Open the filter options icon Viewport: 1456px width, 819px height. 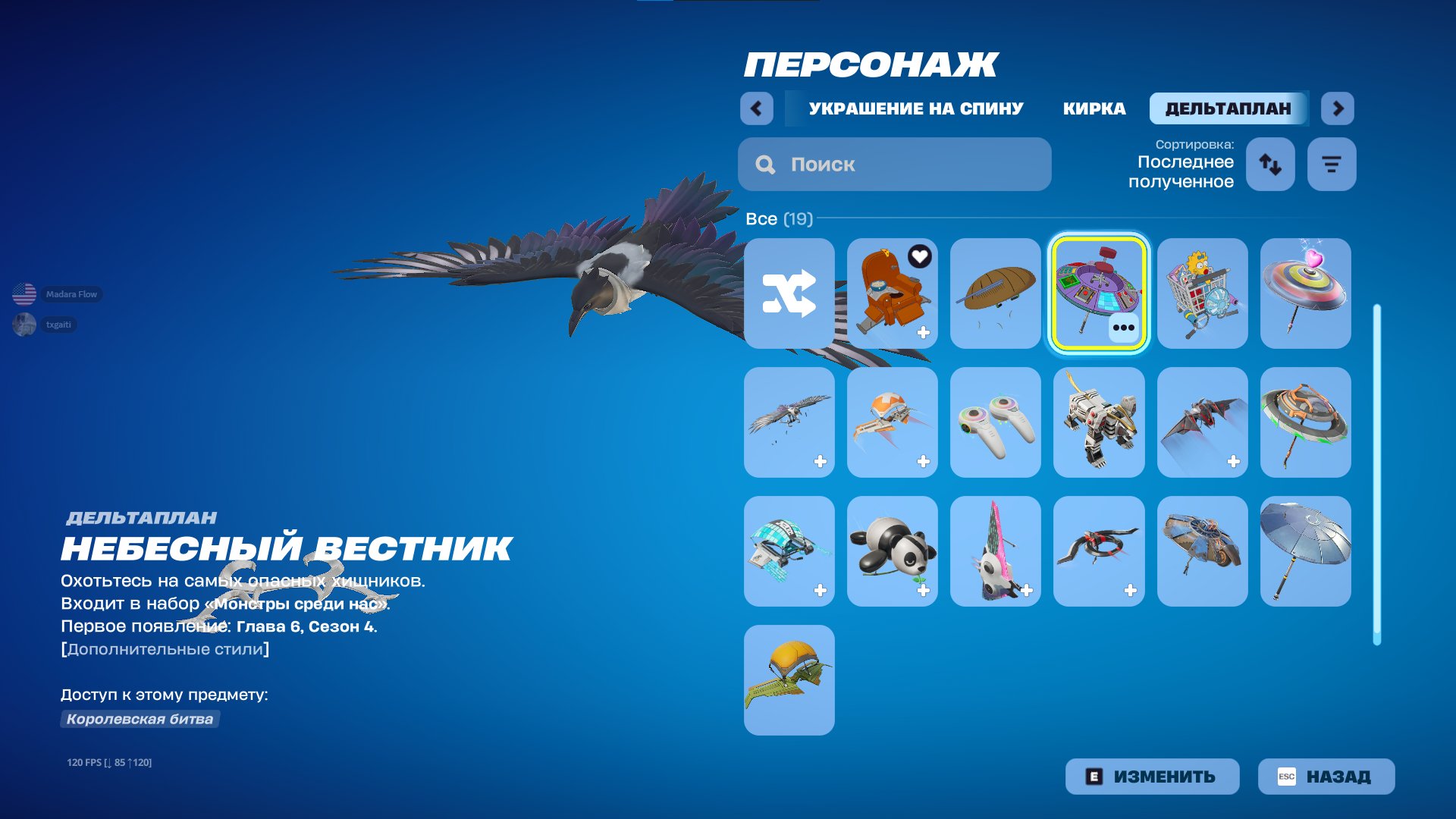point(1331,164)
